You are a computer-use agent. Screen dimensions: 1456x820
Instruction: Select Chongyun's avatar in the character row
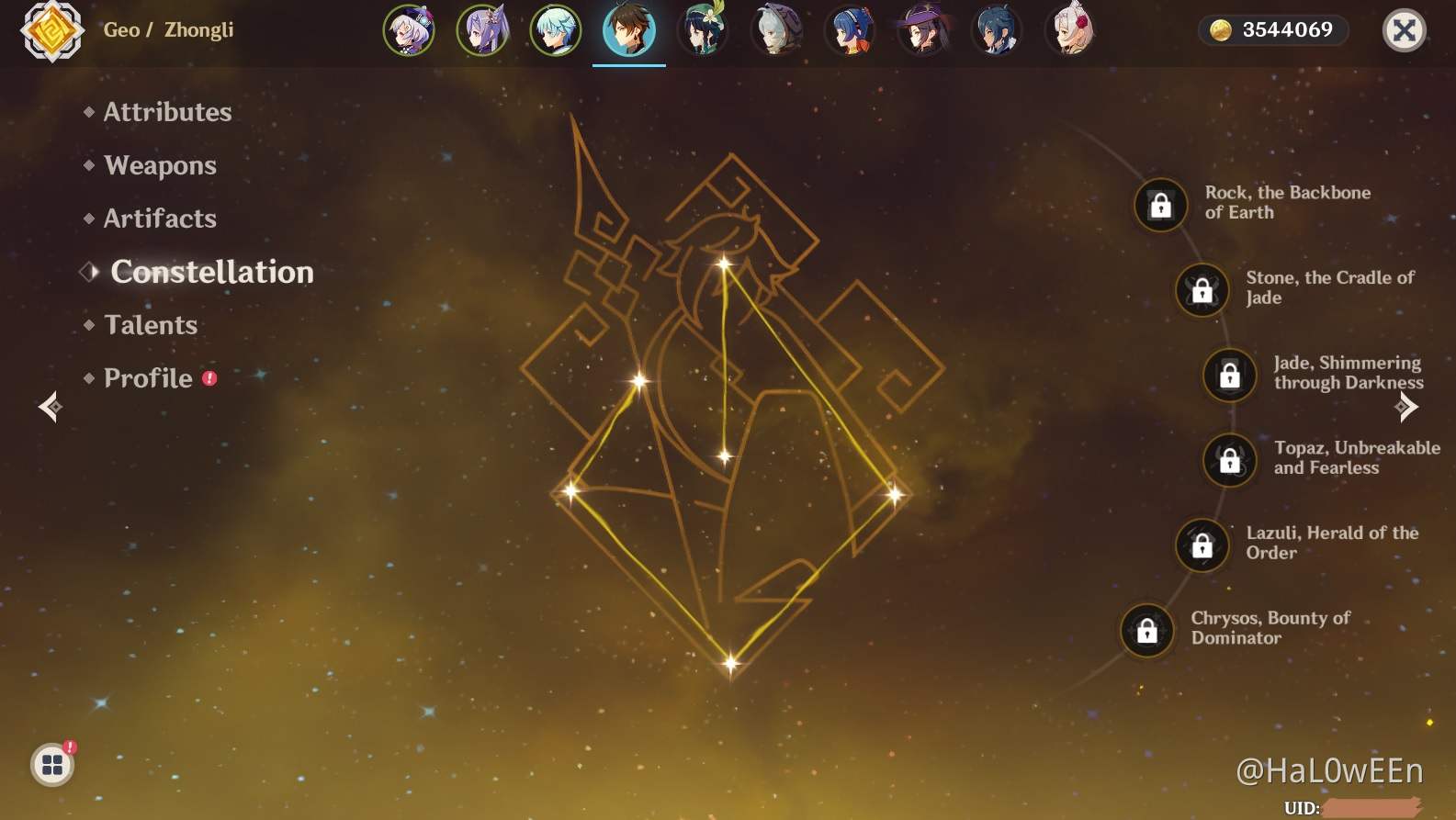tap(556, 30)
